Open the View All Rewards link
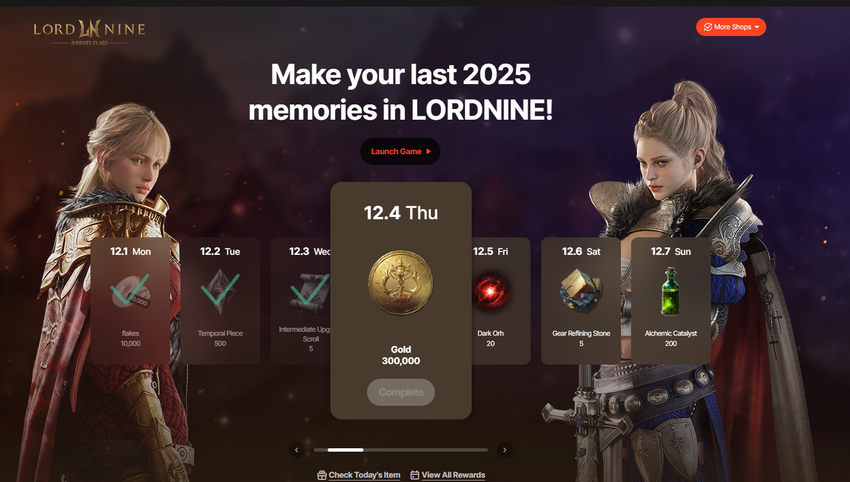850x482 pixels. pos(447,475)
